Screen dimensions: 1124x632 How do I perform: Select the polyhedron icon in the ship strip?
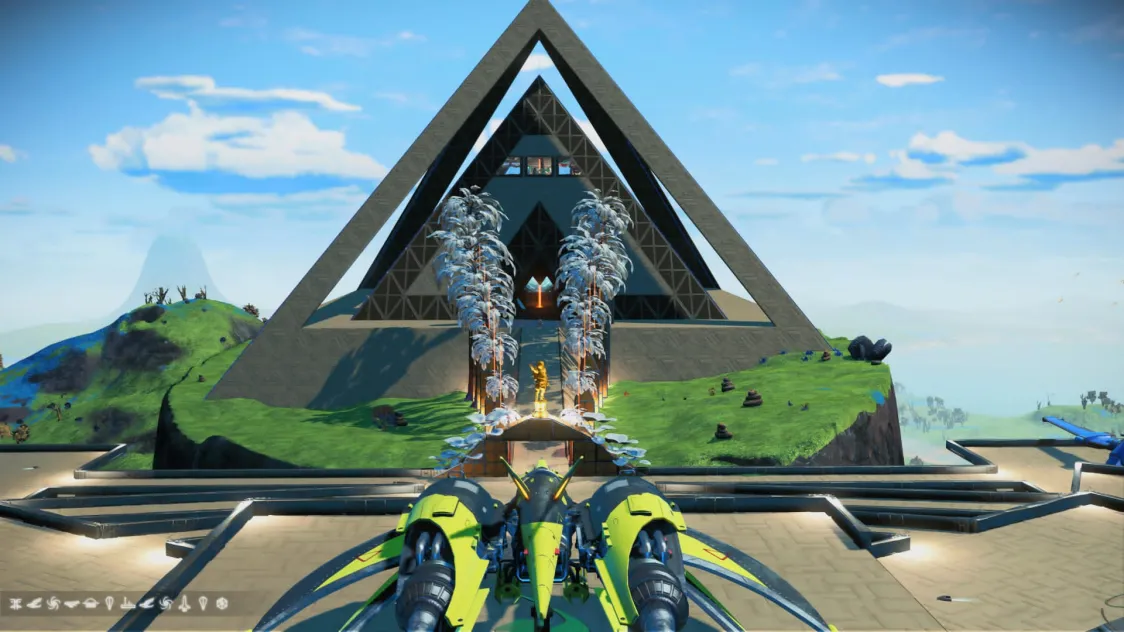point(222,604)
